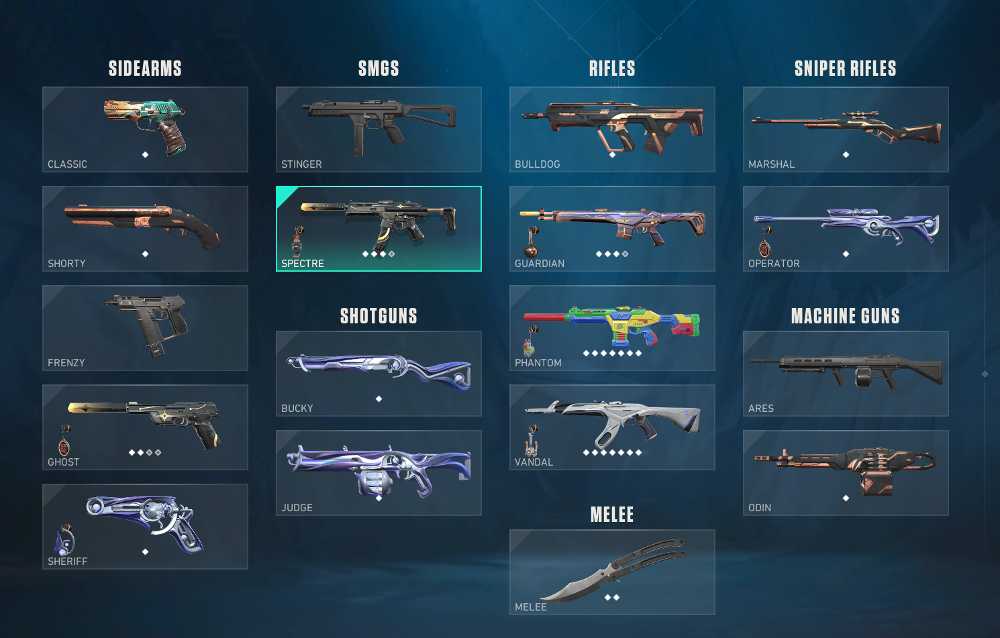Open the Guardian rifle tile

(612, 228)
